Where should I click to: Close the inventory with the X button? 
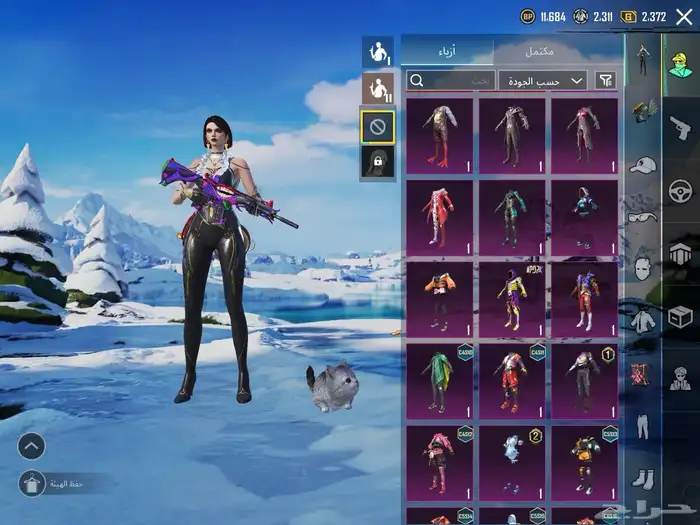684,16
